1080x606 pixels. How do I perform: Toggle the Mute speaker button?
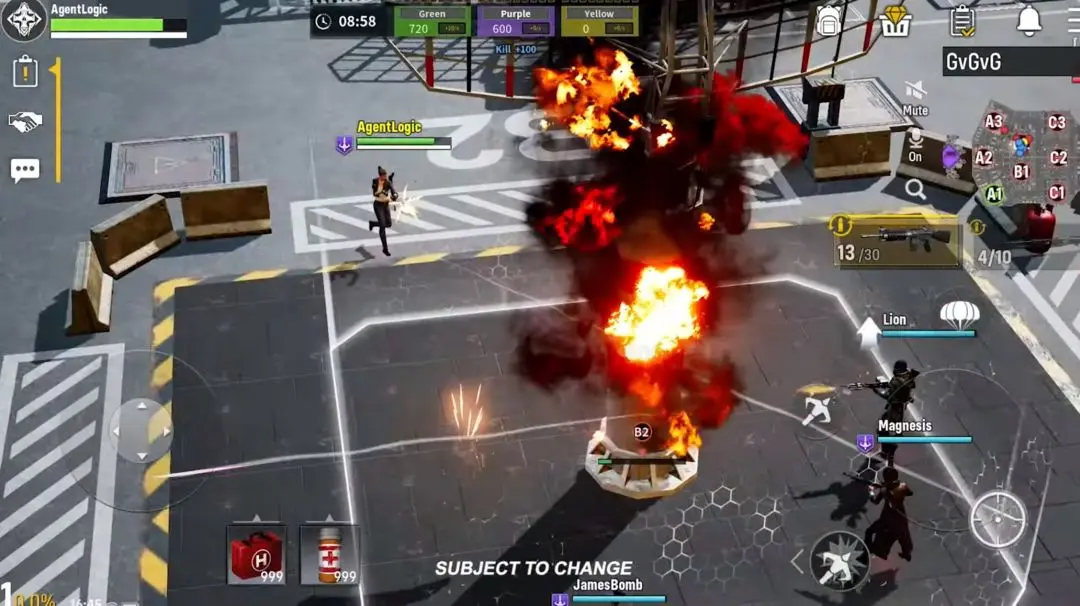click(x=915, y=95)
